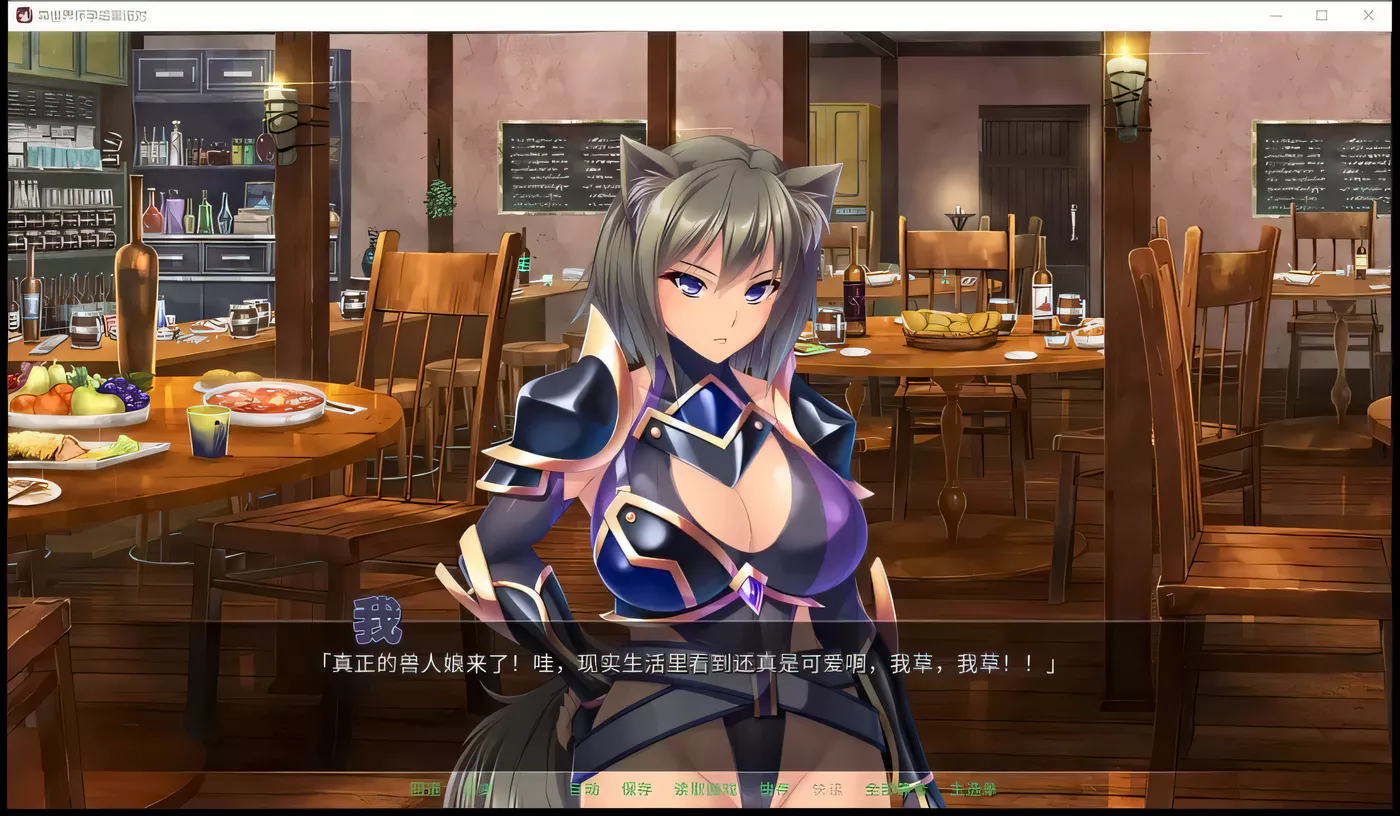Minimize the game window
Image resolution: width=1400 pixels, height=816 pixels.
click(1276, 15)
